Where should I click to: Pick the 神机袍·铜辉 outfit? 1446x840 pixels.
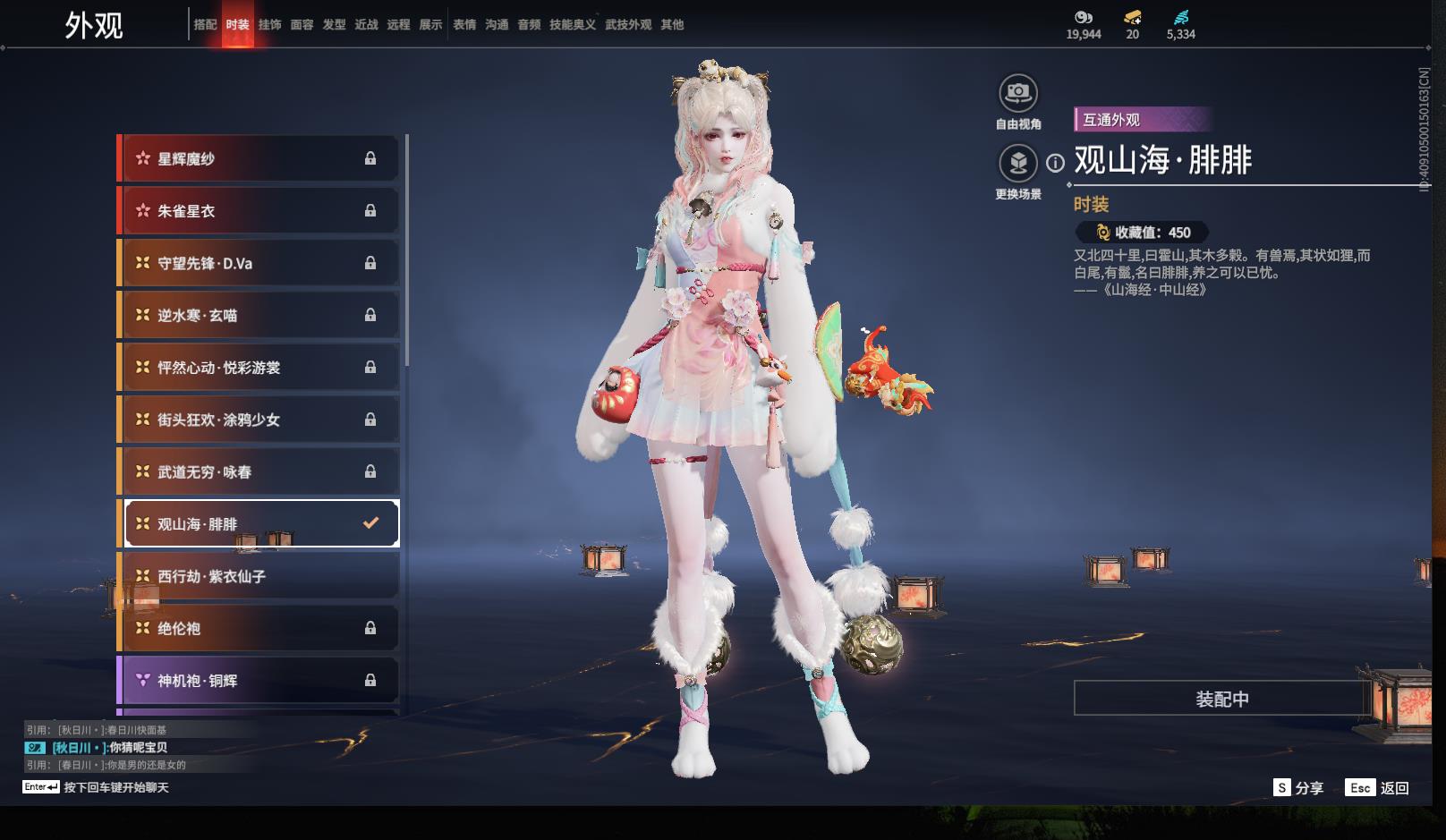(259, 681)
